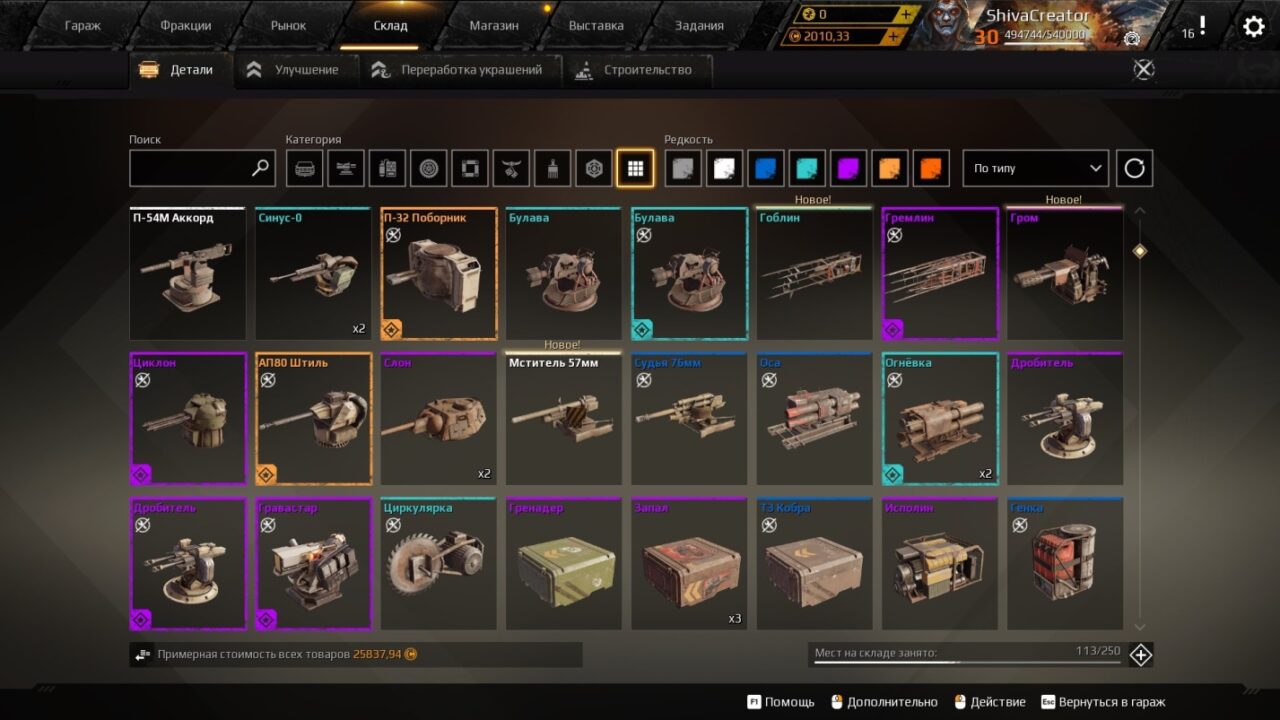Enable the white common rarity filter
Image resolution: width=1280 pixels, height=720 pixels.
[726, 169]
